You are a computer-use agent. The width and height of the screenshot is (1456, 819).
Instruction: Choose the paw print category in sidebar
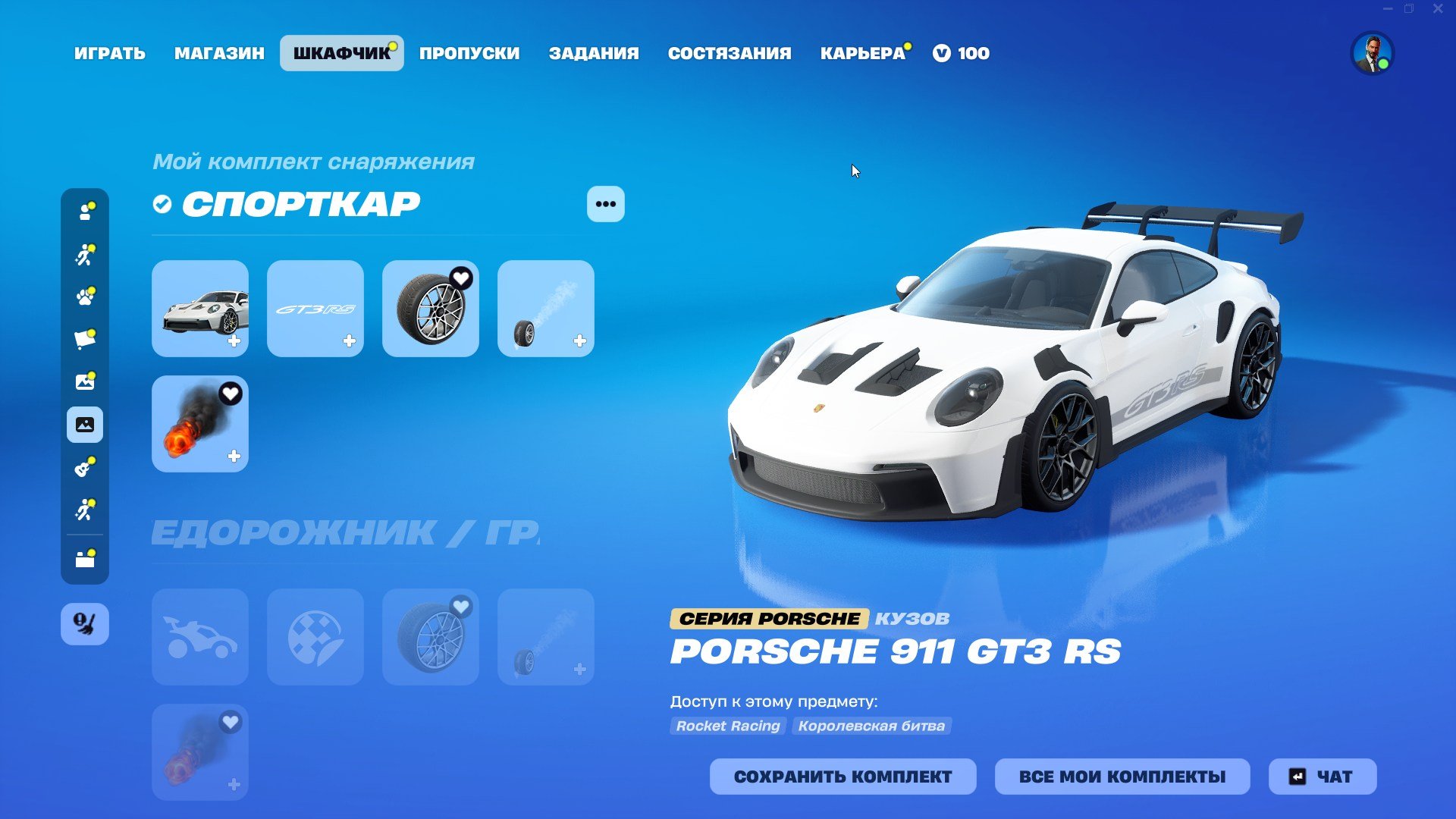pos(85,297)
